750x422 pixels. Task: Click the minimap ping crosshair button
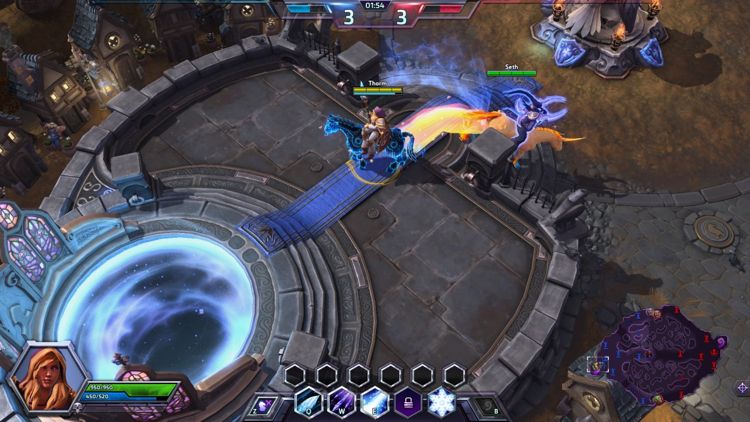click(742, 388)
